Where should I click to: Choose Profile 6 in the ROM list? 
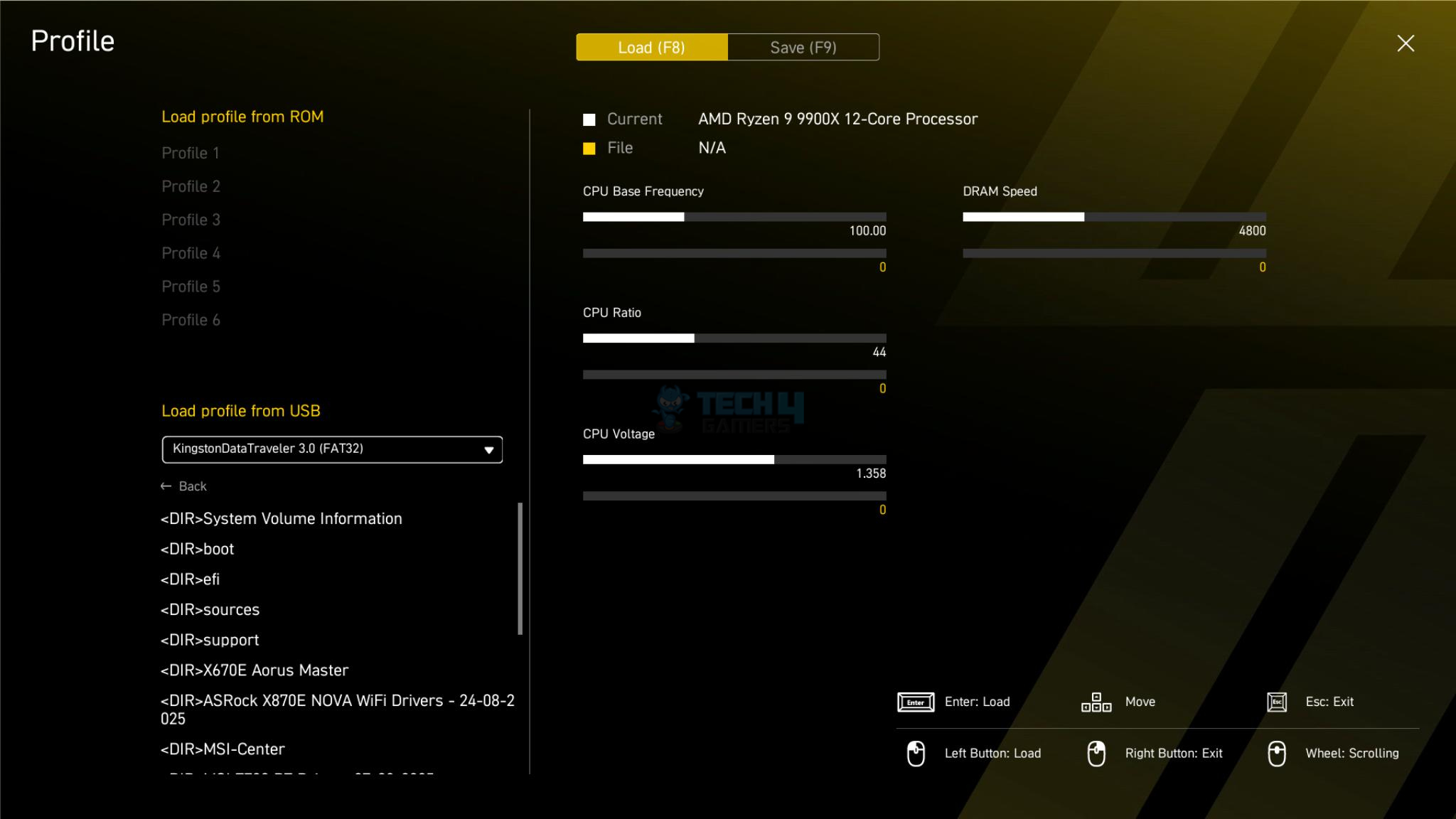191,320
